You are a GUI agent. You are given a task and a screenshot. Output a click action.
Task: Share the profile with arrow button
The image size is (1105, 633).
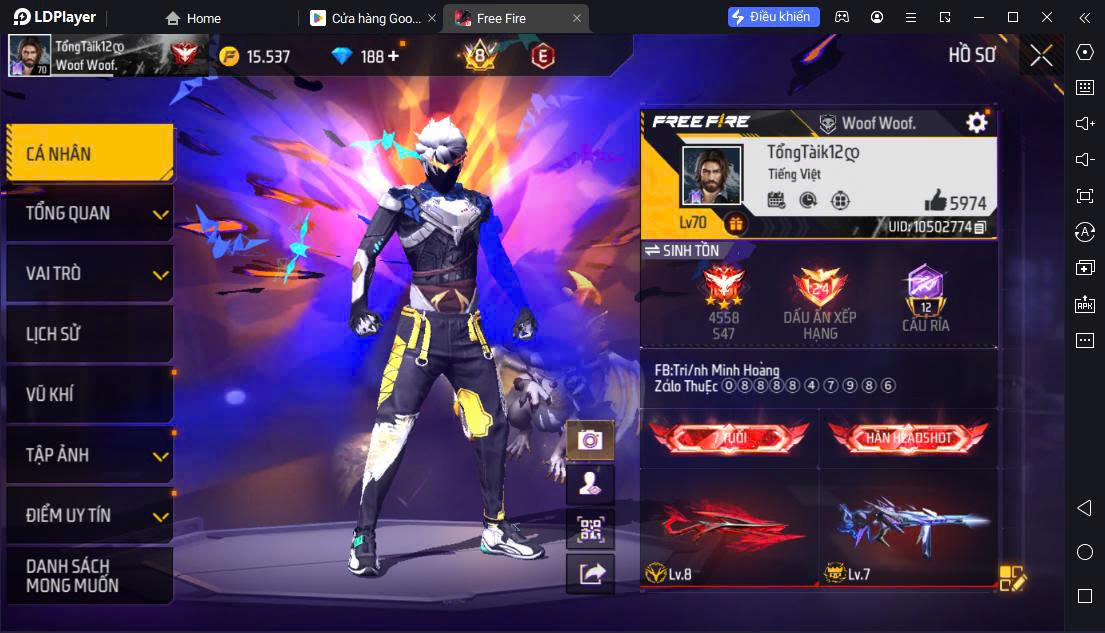[590, 573]
